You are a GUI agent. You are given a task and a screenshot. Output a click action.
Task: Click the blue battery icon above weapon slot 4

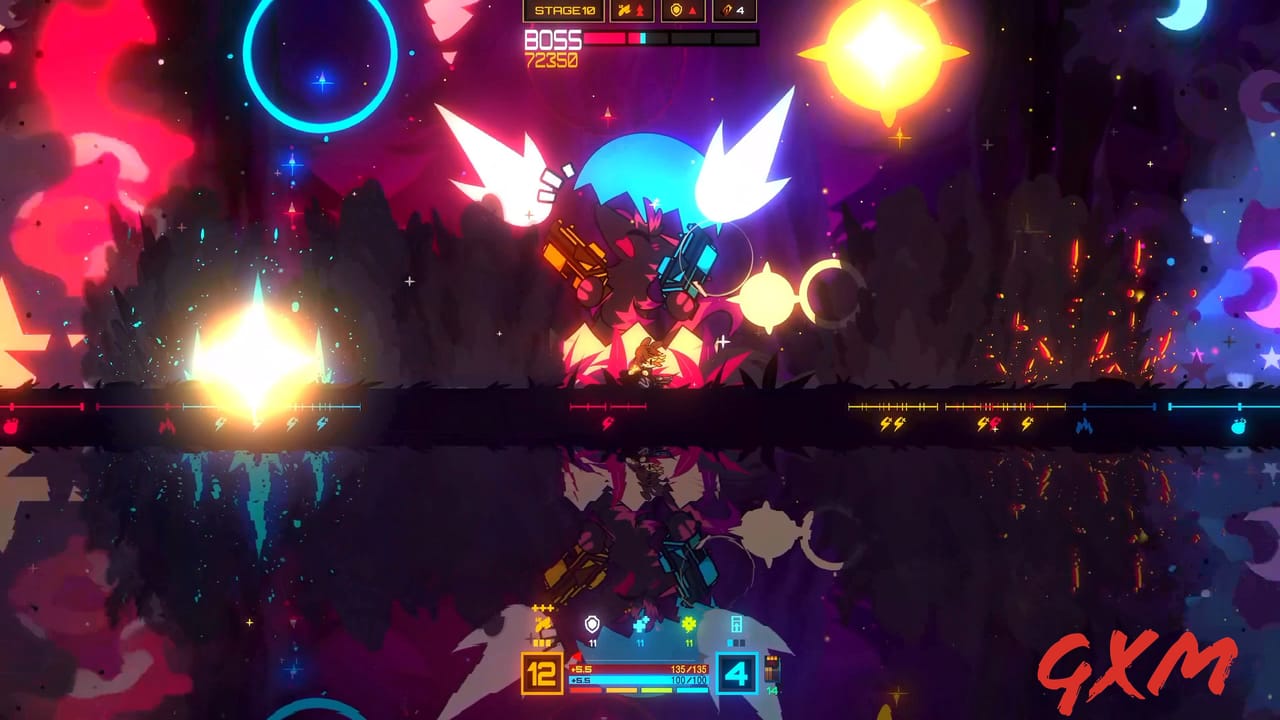tap(737, 622)
